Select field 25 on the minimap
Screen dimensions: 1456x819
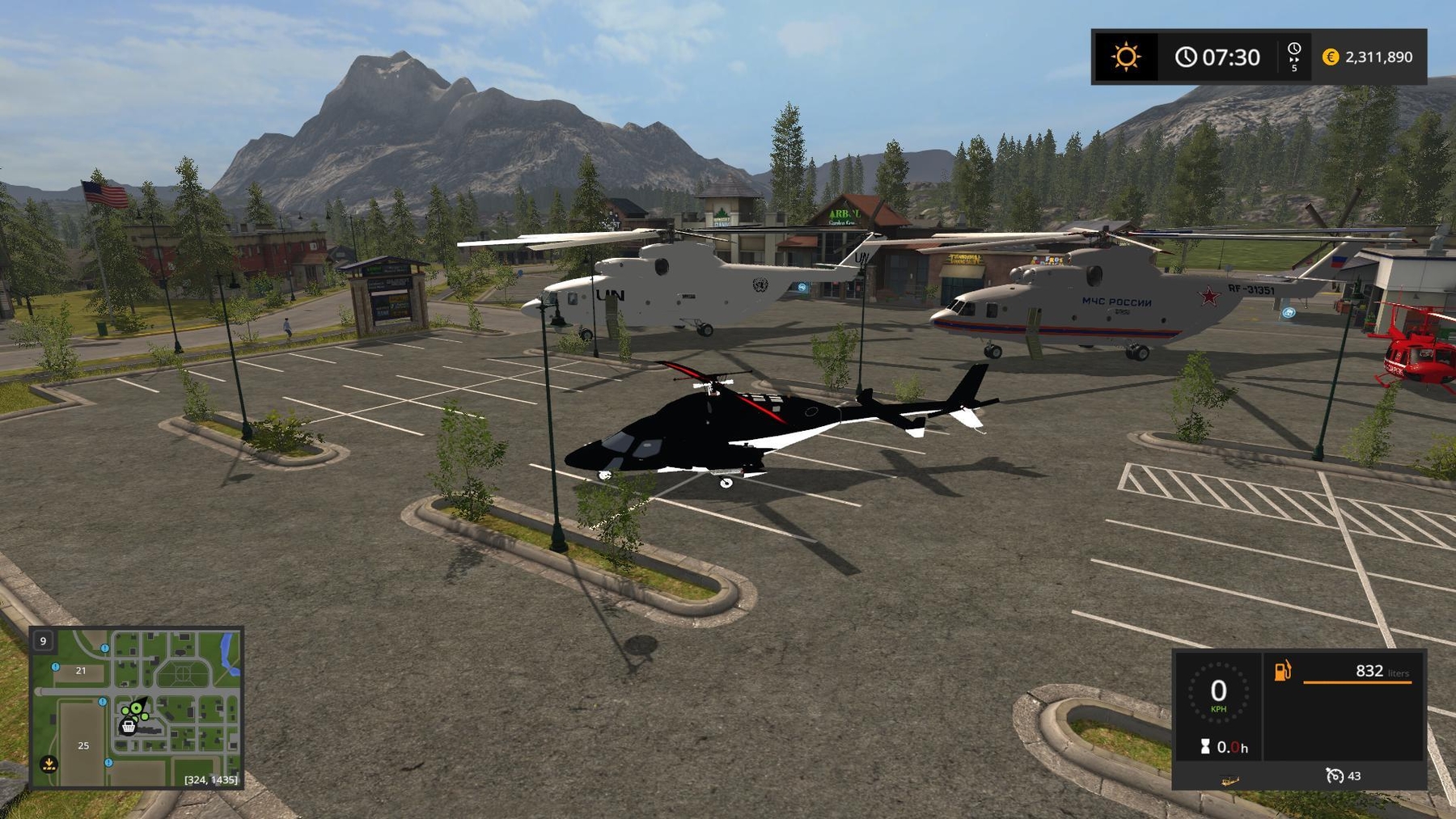click(x=83, y=745)
